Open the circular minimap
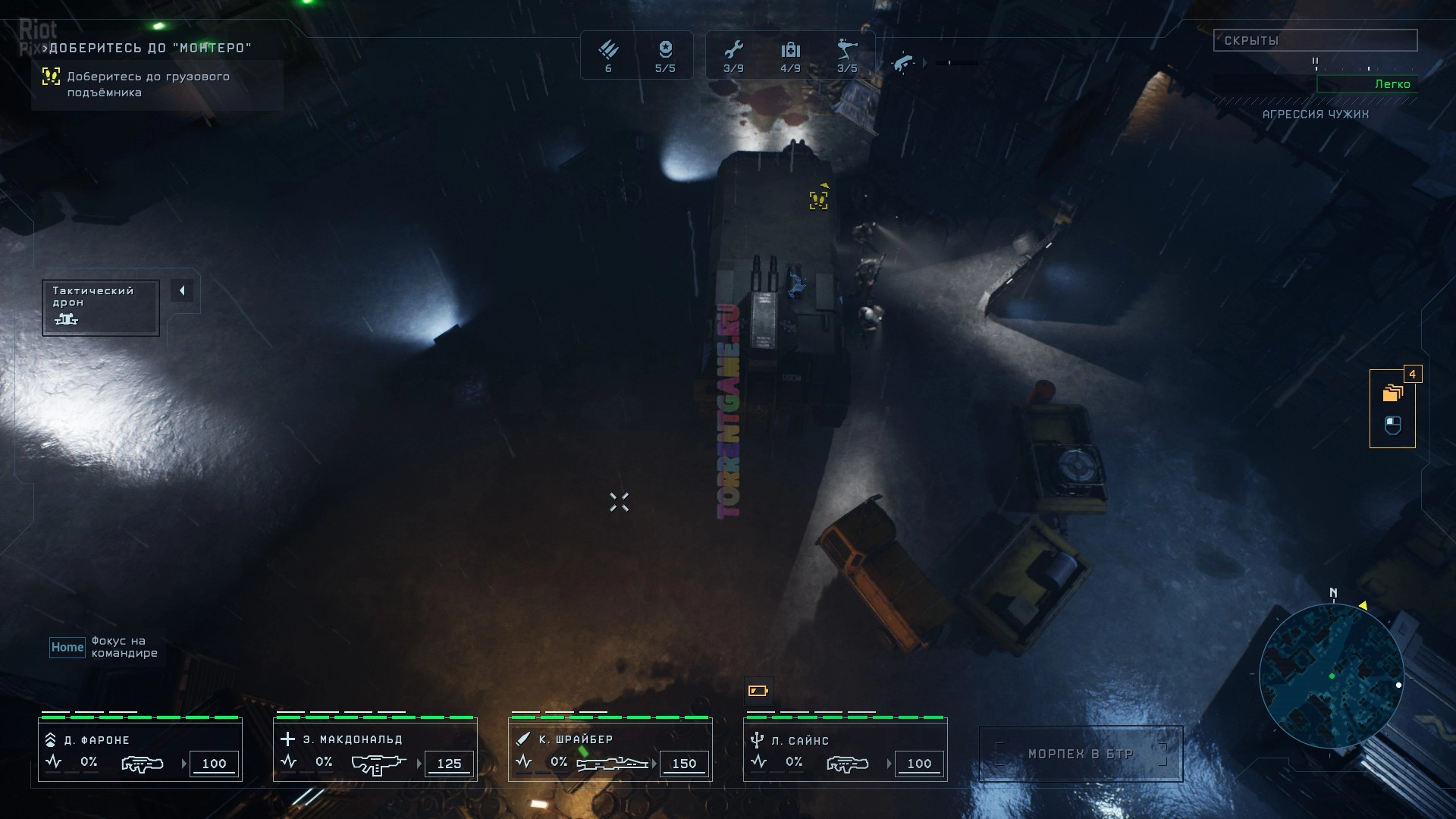The height and width of the screenshot is (819, 1456). pyautogui.click(x=1331, y=676)
